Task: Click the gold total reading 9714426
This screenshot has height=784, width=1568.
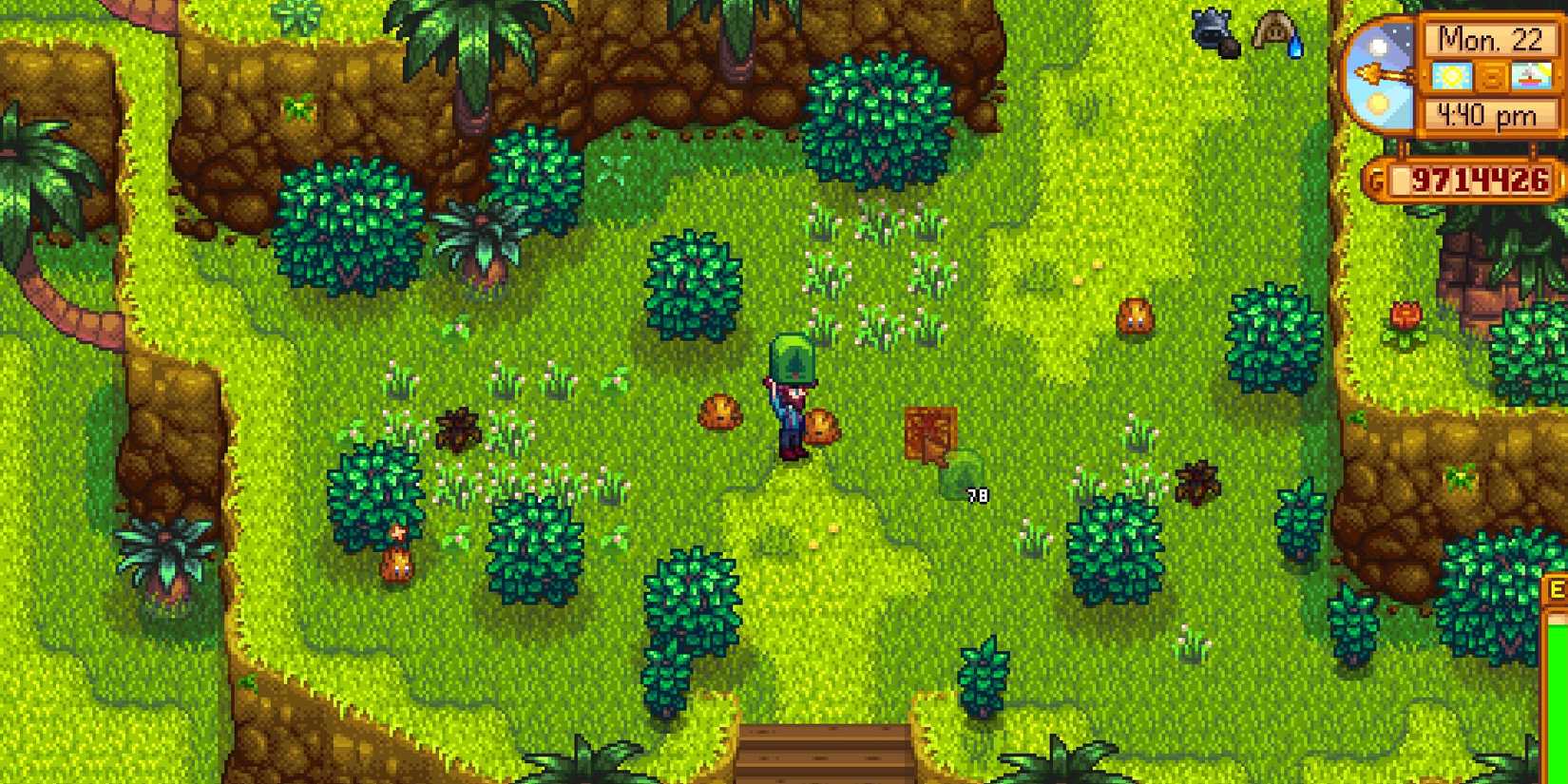Action: tap(1482, 178)
